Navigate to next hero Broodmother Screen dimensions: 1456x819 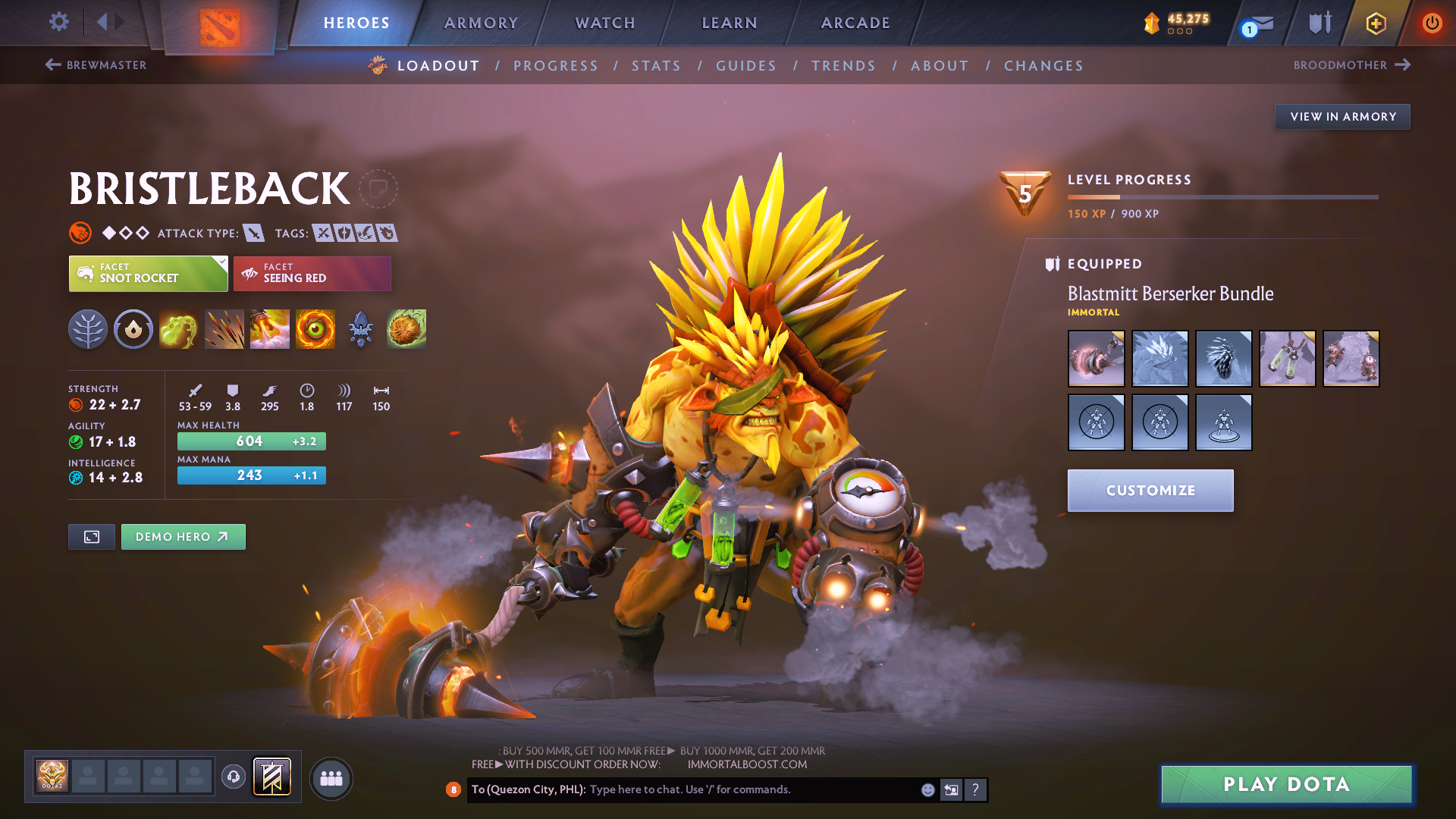click(1351, 65)
